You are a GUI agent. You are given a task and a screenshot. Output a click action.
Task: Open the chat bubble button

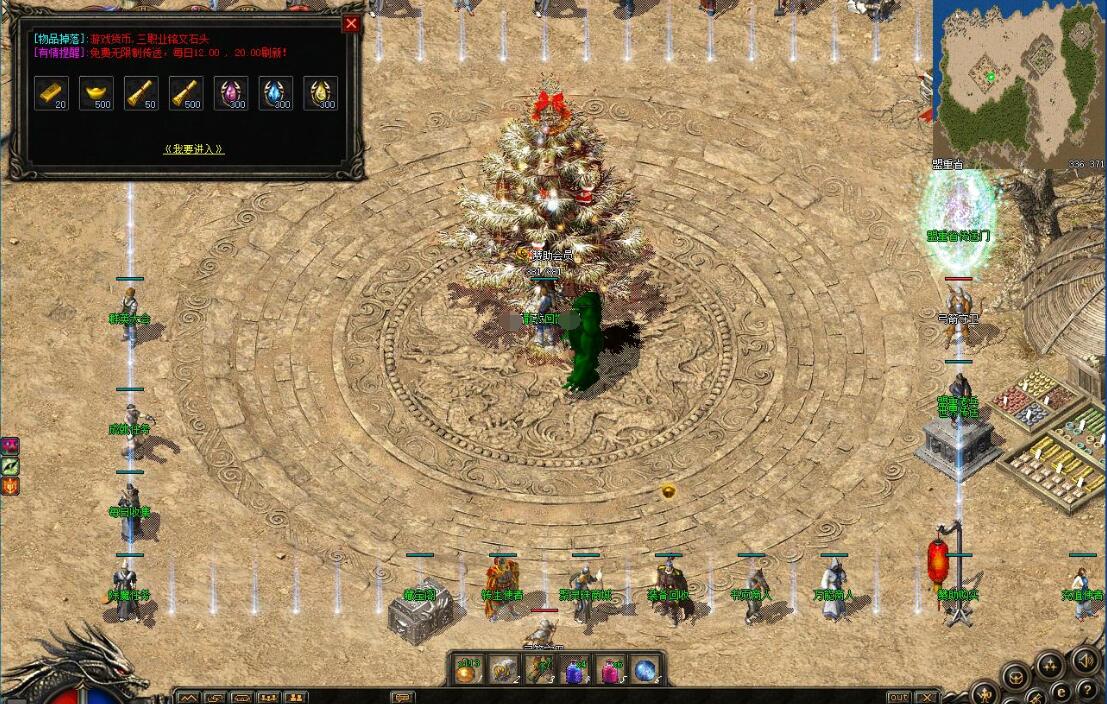(402, 697)
